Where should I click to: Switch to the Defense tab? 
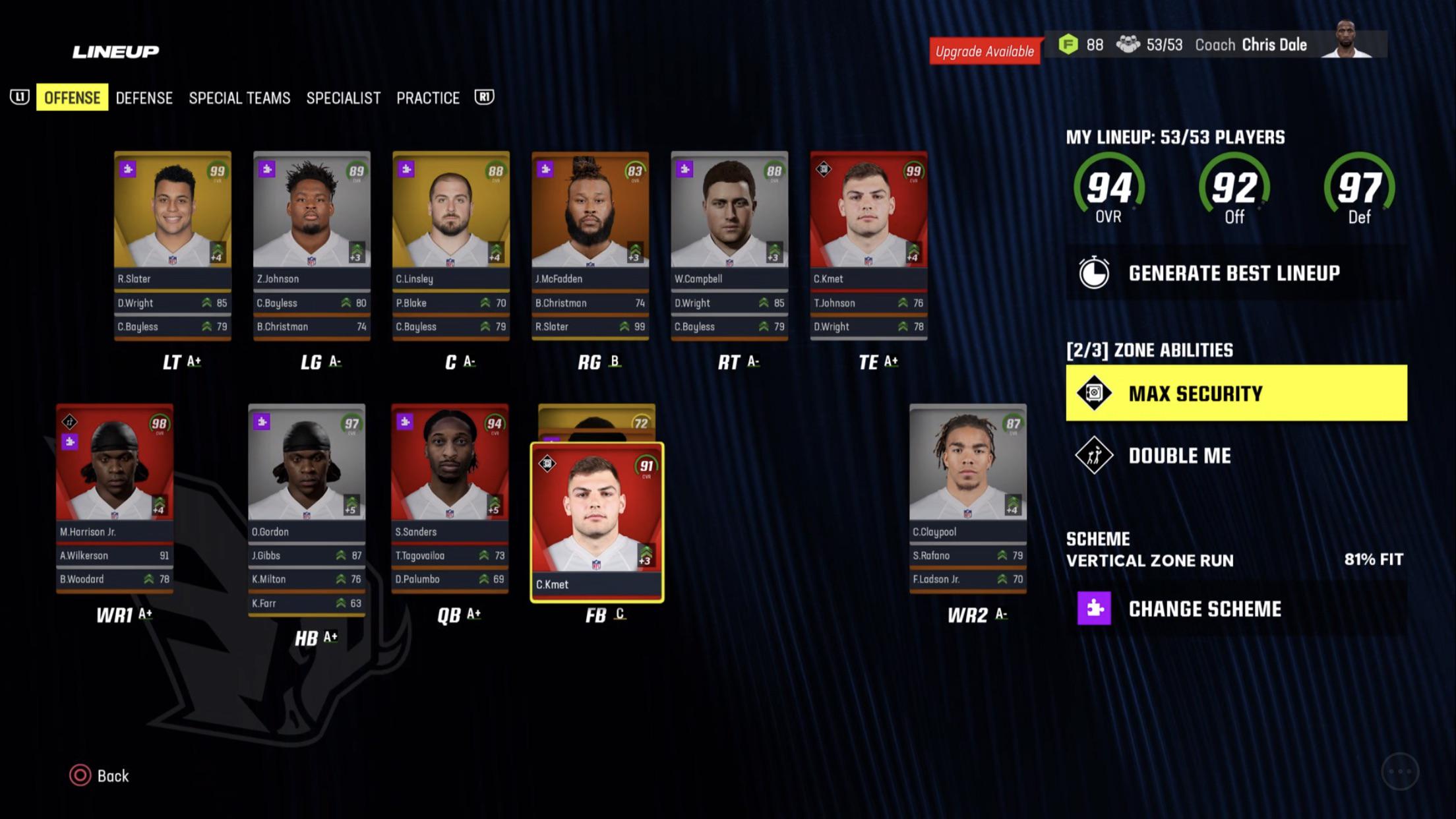pyautogui.click(x=144, y=98)
